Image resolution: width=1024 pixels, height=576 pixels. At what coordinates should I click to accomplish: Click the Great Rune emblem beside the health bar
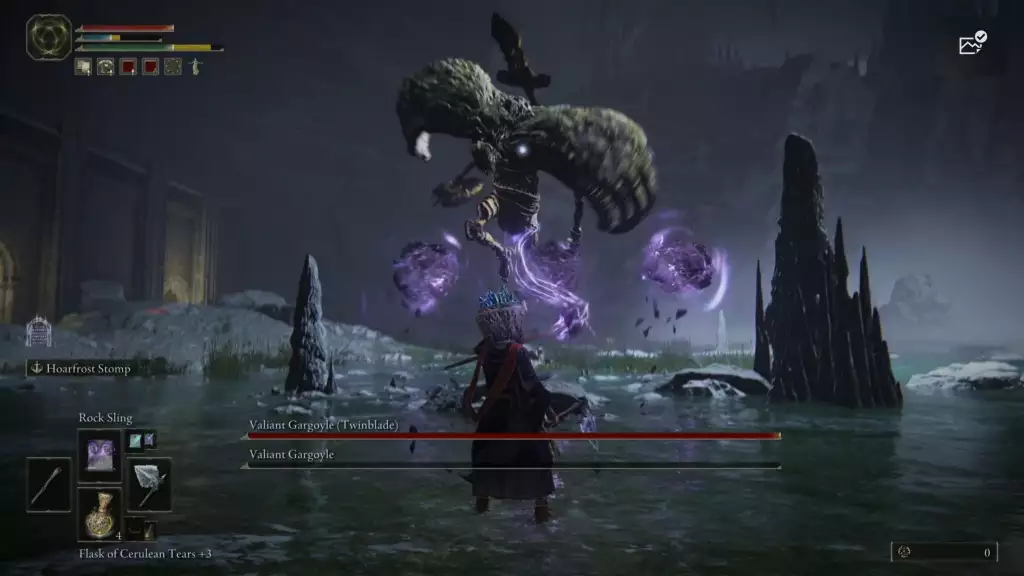(48, 38)
